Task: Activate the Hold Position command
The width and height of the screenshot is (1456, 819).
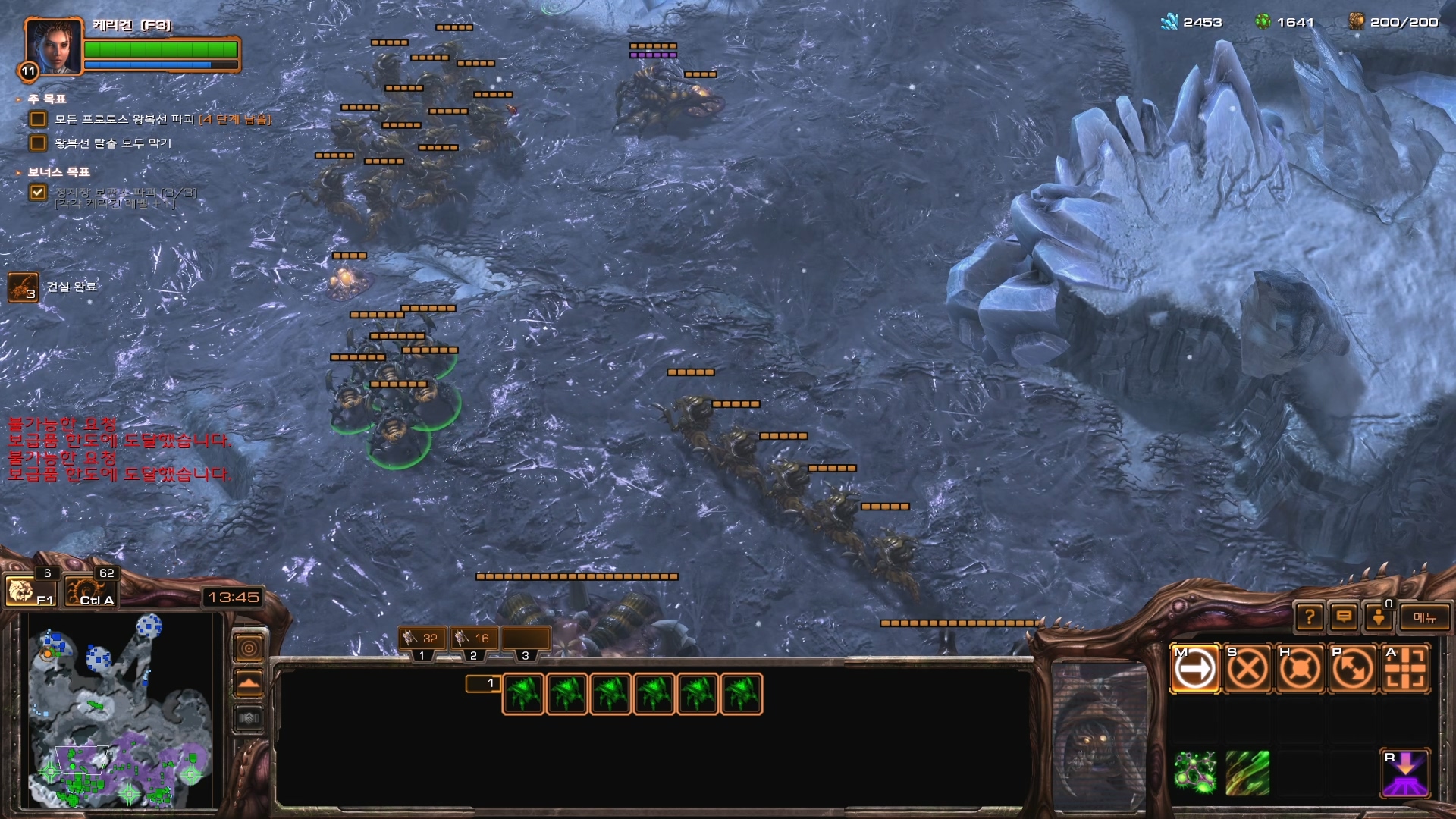Action: point(1300,669)
